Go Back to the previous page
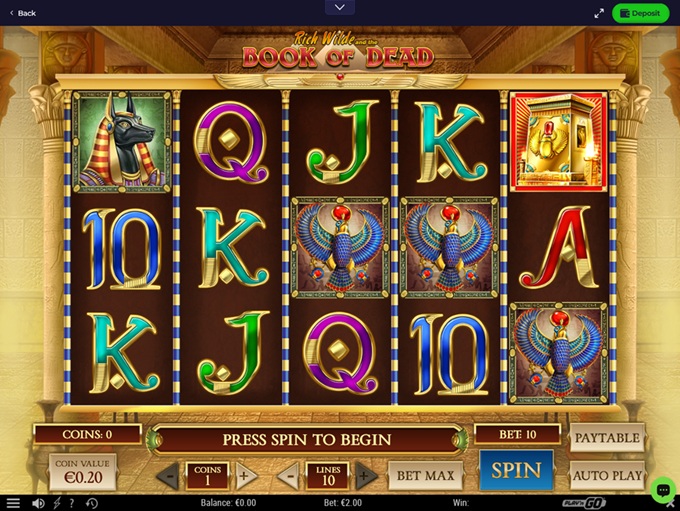 22,13
